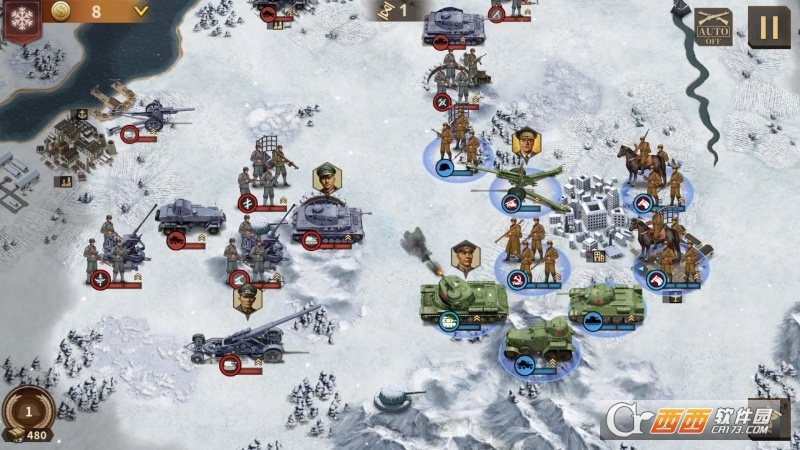Viewport: 800px width, 450px height.
Task: Pause the battle
Action: click(768, 27)
